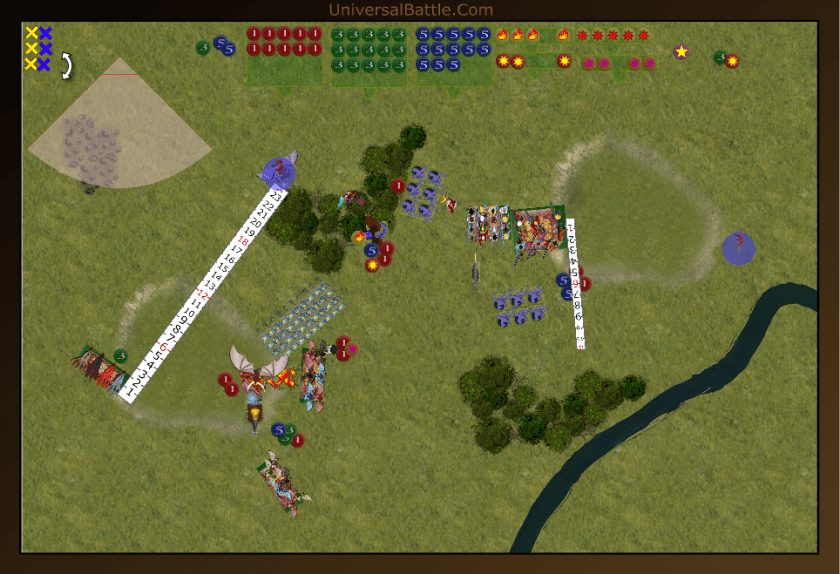Pick the tray of red 1 counters

click(285, 55)
